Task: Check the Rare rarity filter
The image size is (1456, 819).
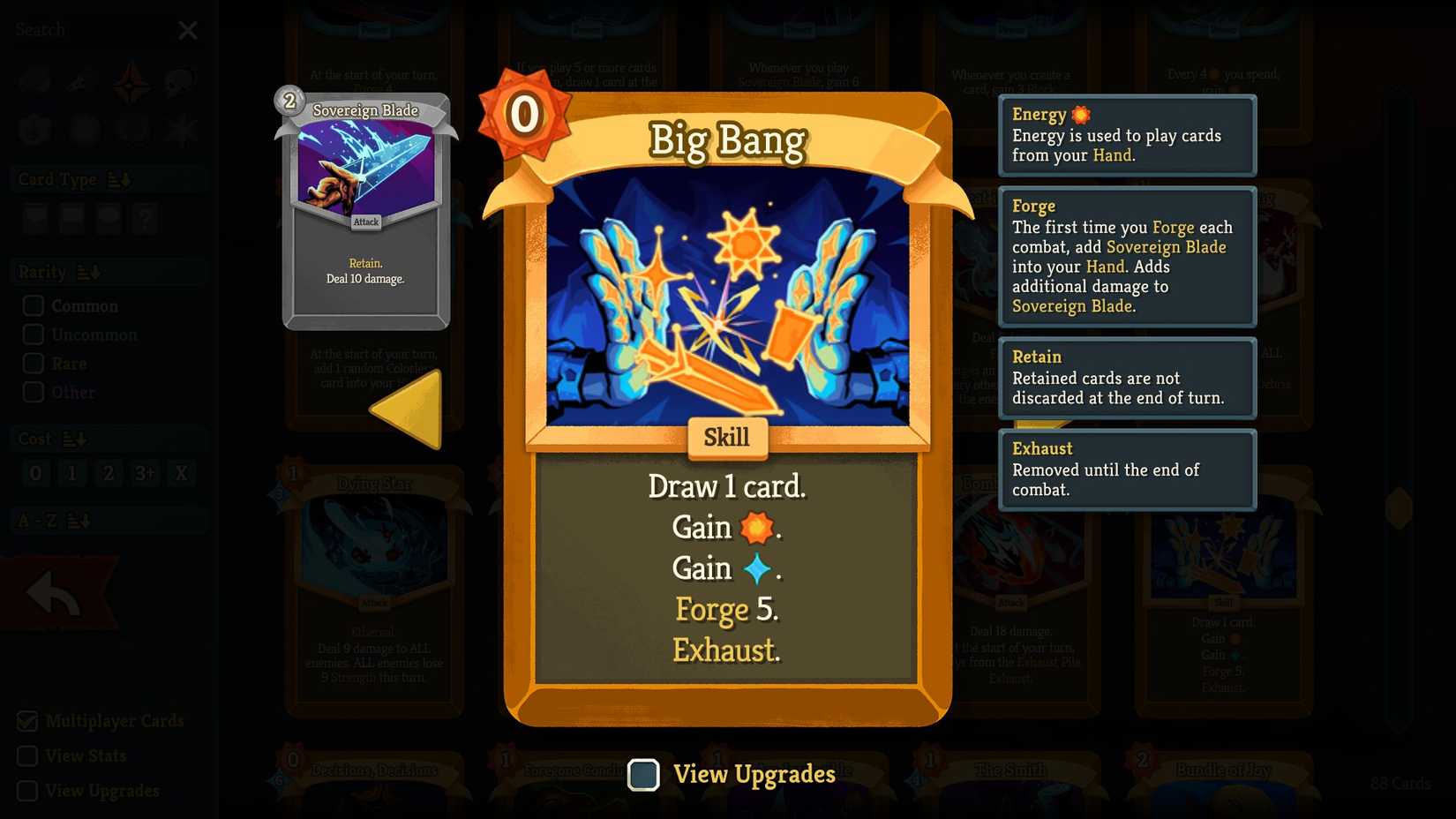Action: click(34, 363)
